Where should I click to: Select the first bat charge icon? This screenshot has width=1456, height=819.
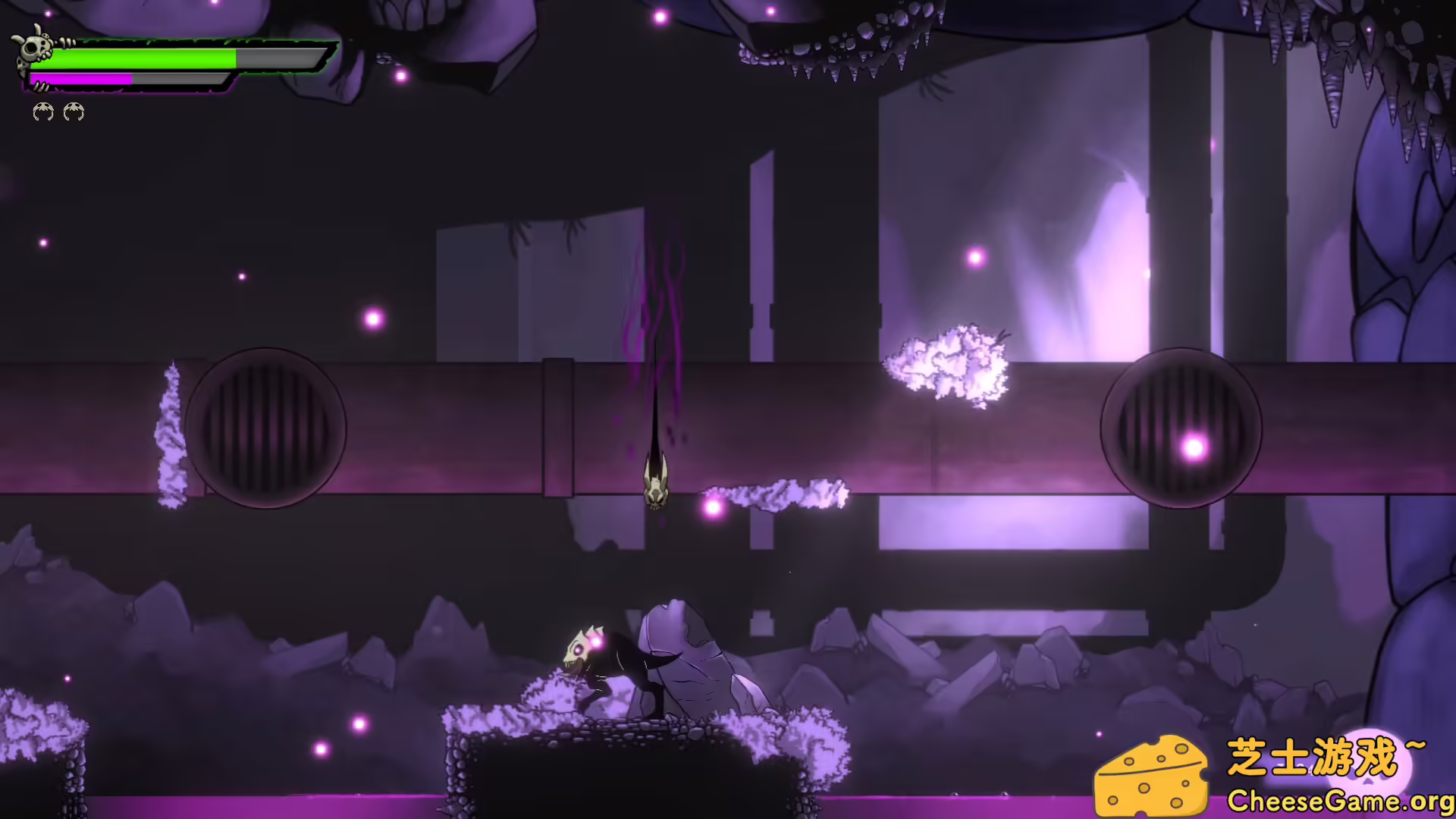click(43, 112)
